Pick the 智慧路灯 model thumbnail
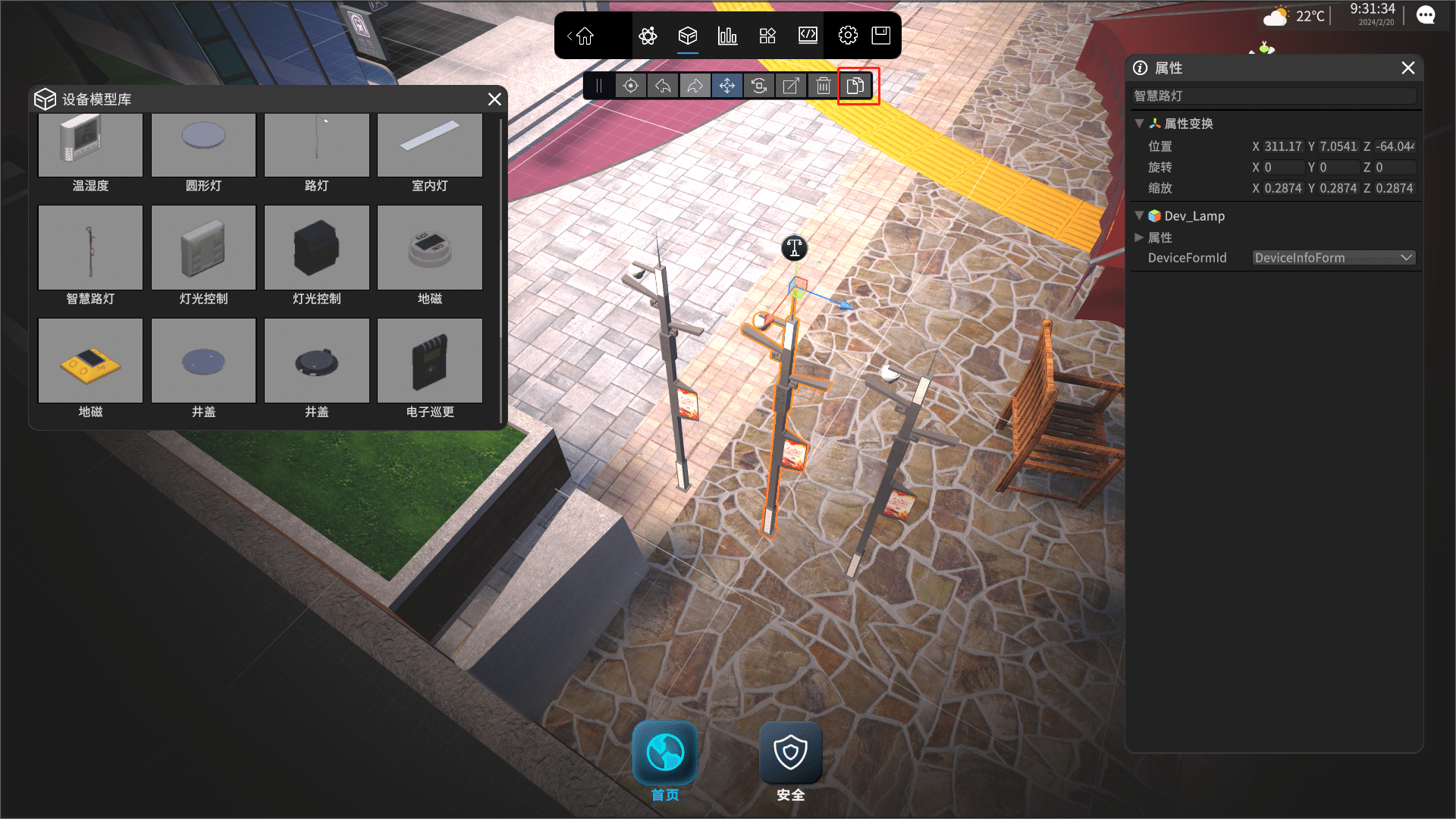 click(x=90, y=248)
